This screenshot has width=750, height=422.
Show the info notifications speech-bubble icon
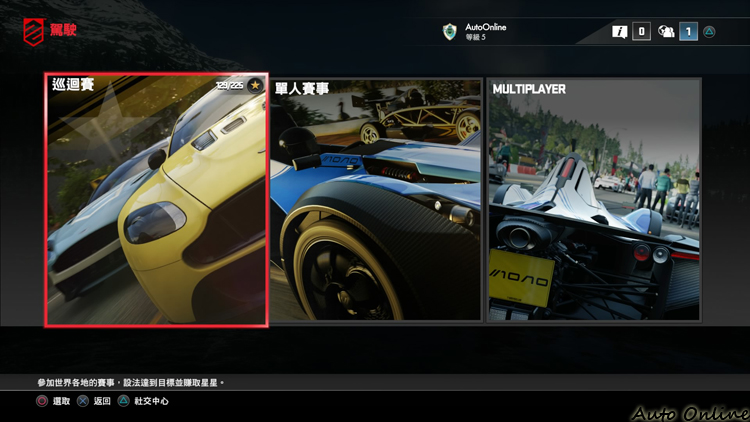[620, 32]
